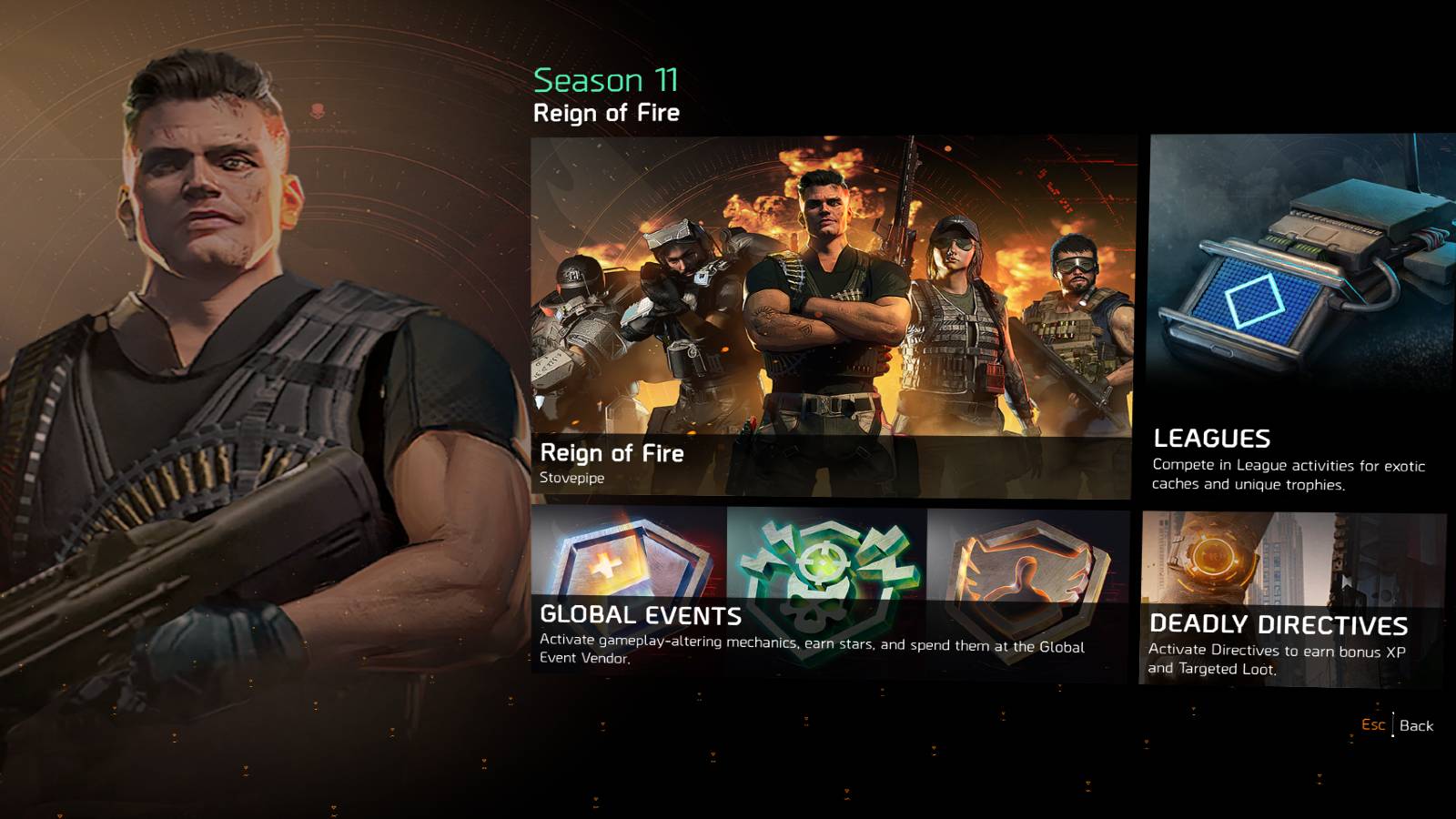
Task: Select the Esc key prompt icon
Action: tap(1374, 725)
